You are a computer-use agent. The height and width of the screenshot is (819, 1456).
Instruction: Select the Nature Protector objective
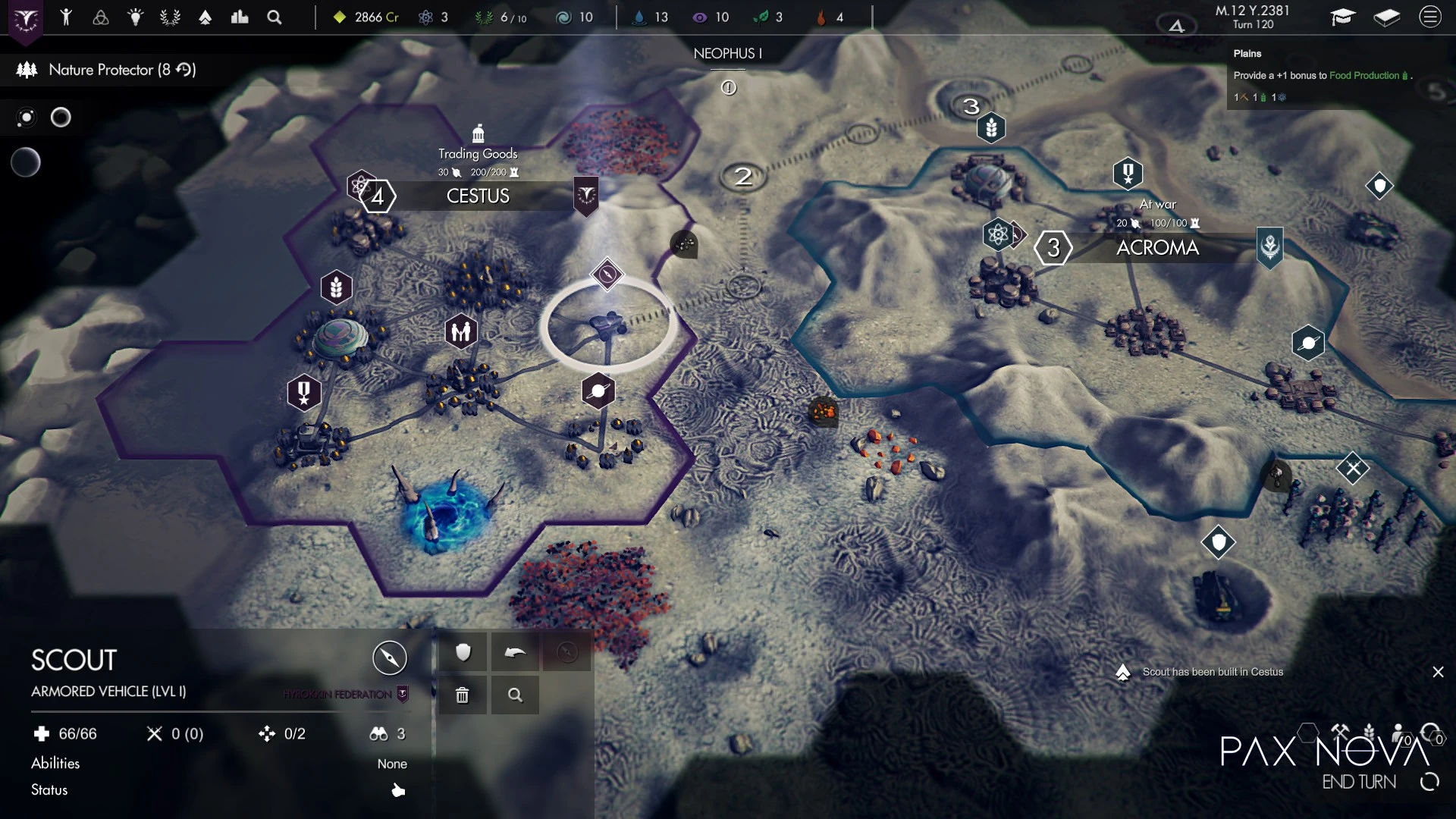click(x=106, y=70)
